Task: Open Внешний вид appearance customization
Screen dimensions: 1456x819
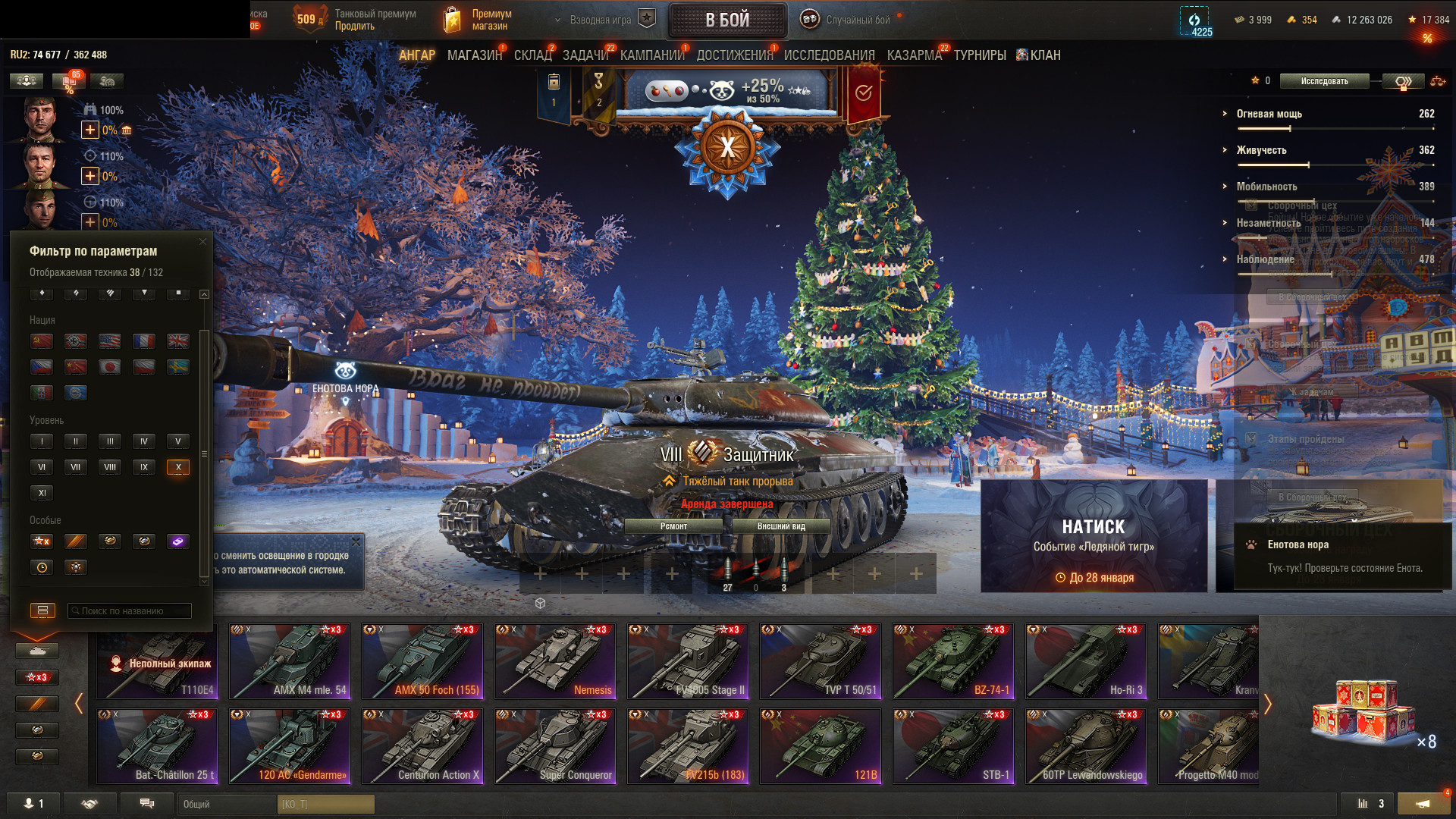Action: [781, 526]
